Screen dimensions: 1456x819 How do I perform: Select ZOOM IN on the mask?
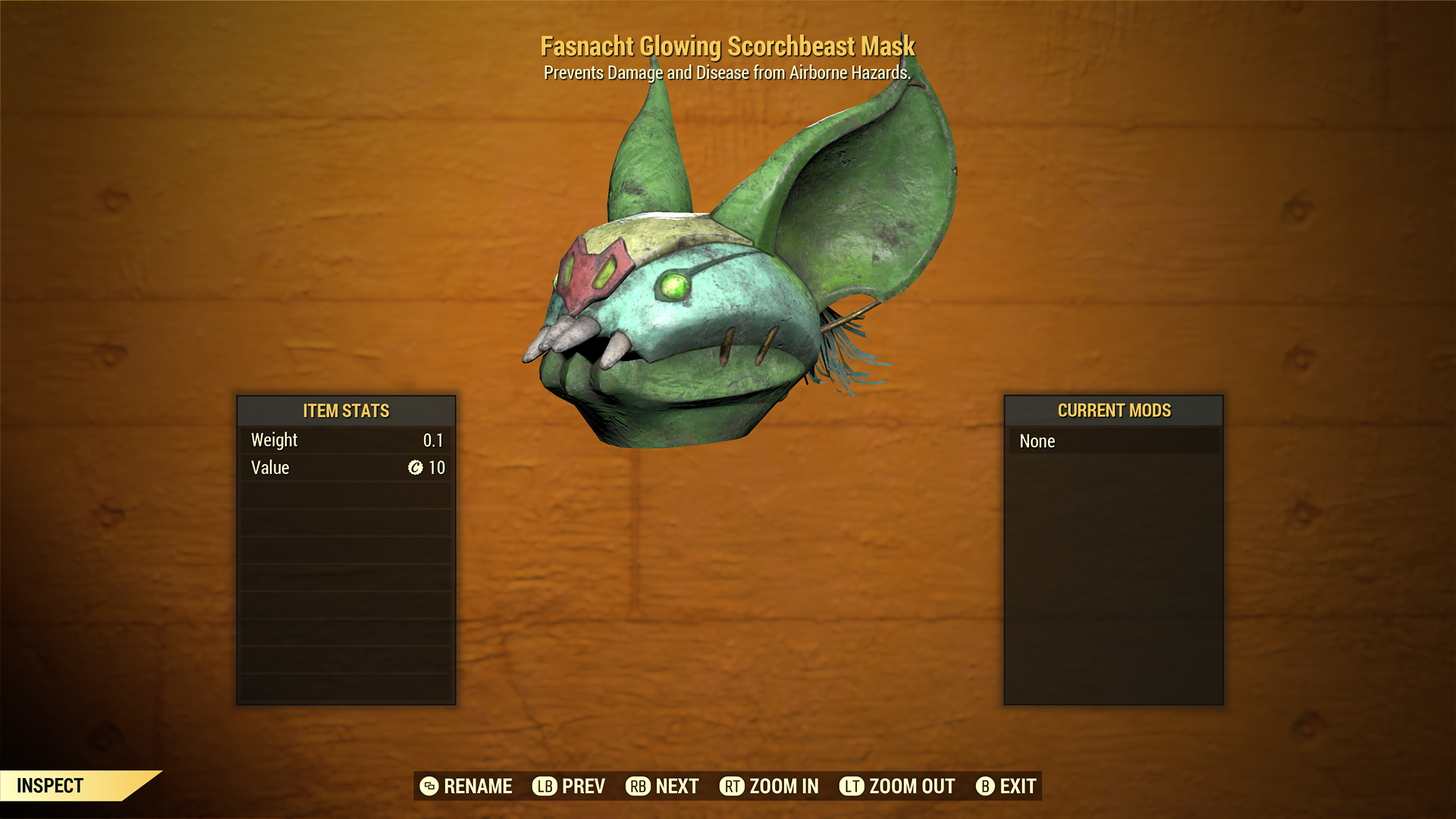tap(769, 786)
